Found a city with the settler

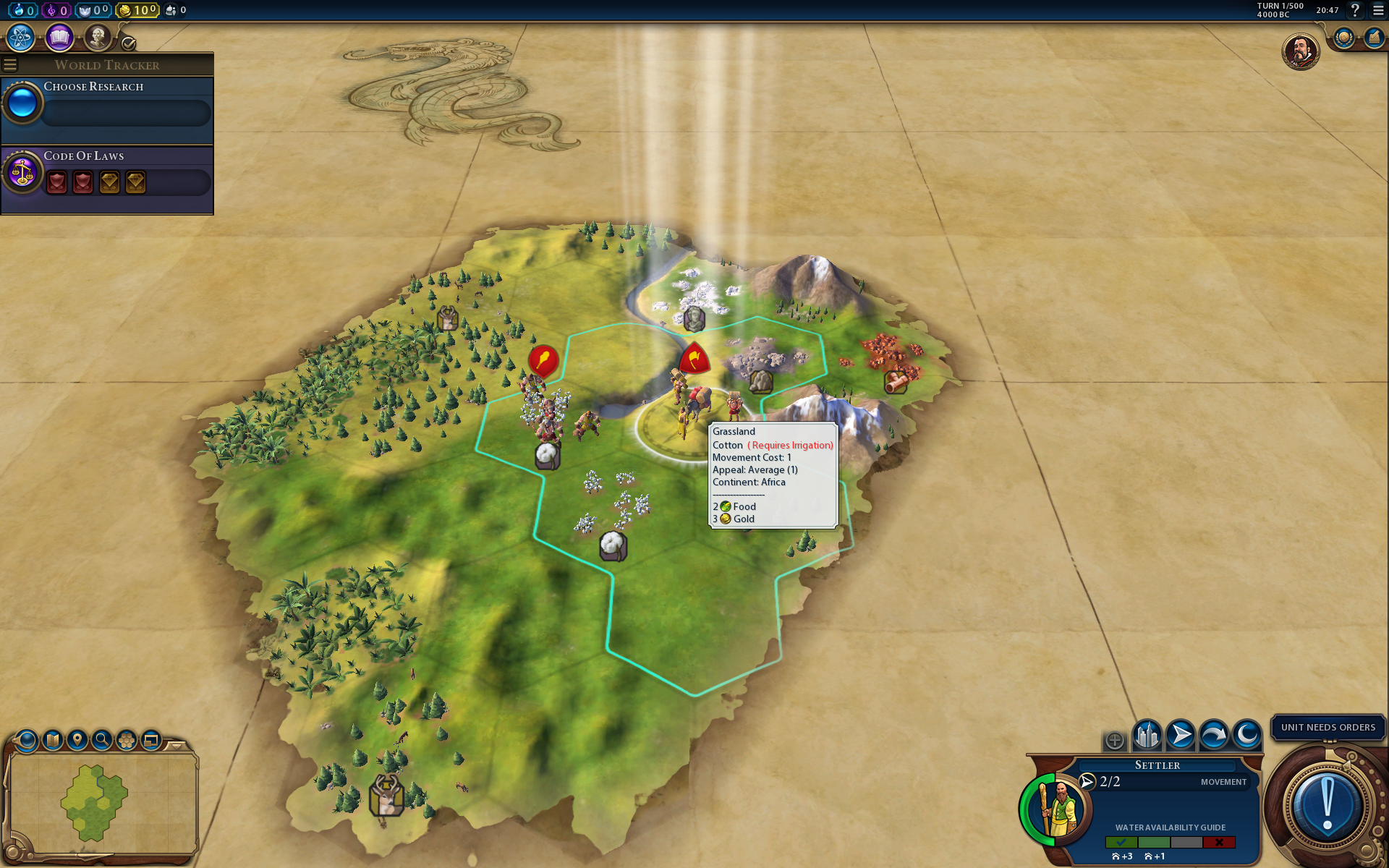(1147, 736)
